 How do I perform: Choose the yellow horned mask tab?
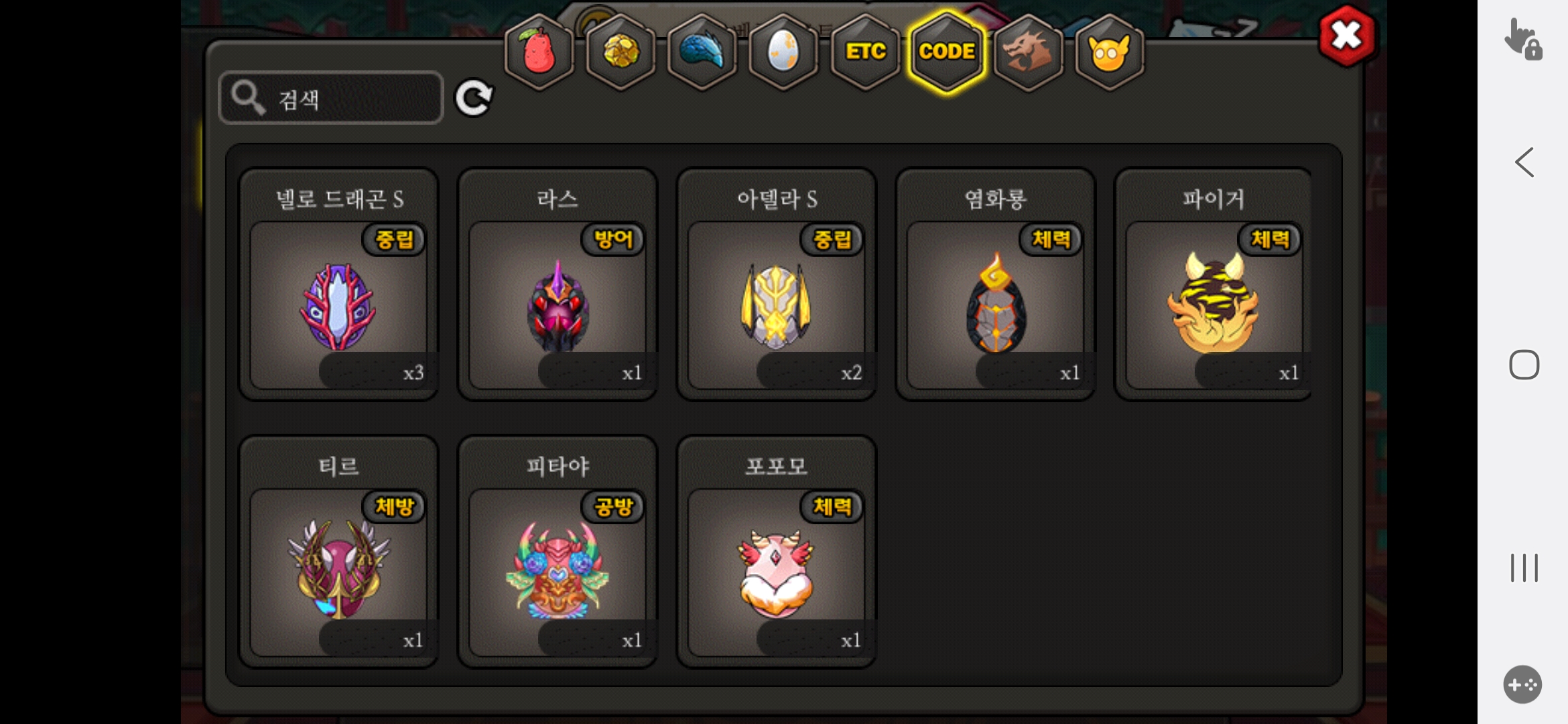(x=1109, y=52)
